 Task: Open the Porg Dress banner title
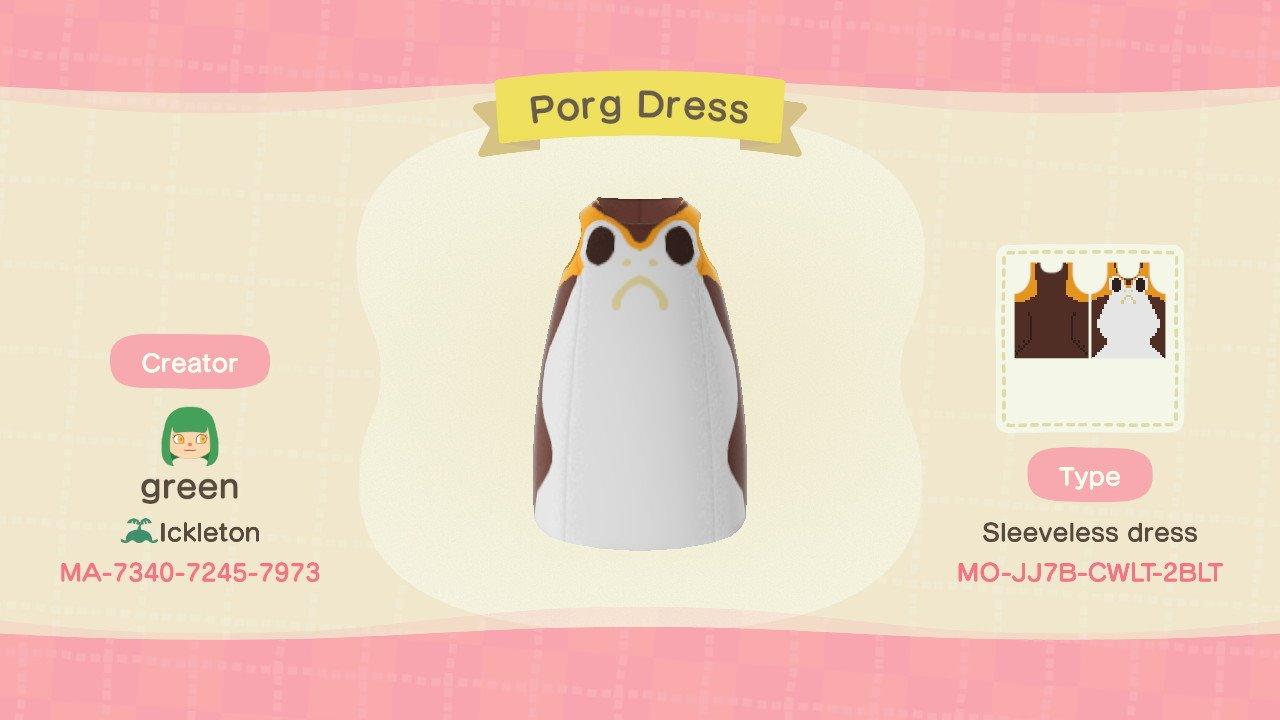640,108
